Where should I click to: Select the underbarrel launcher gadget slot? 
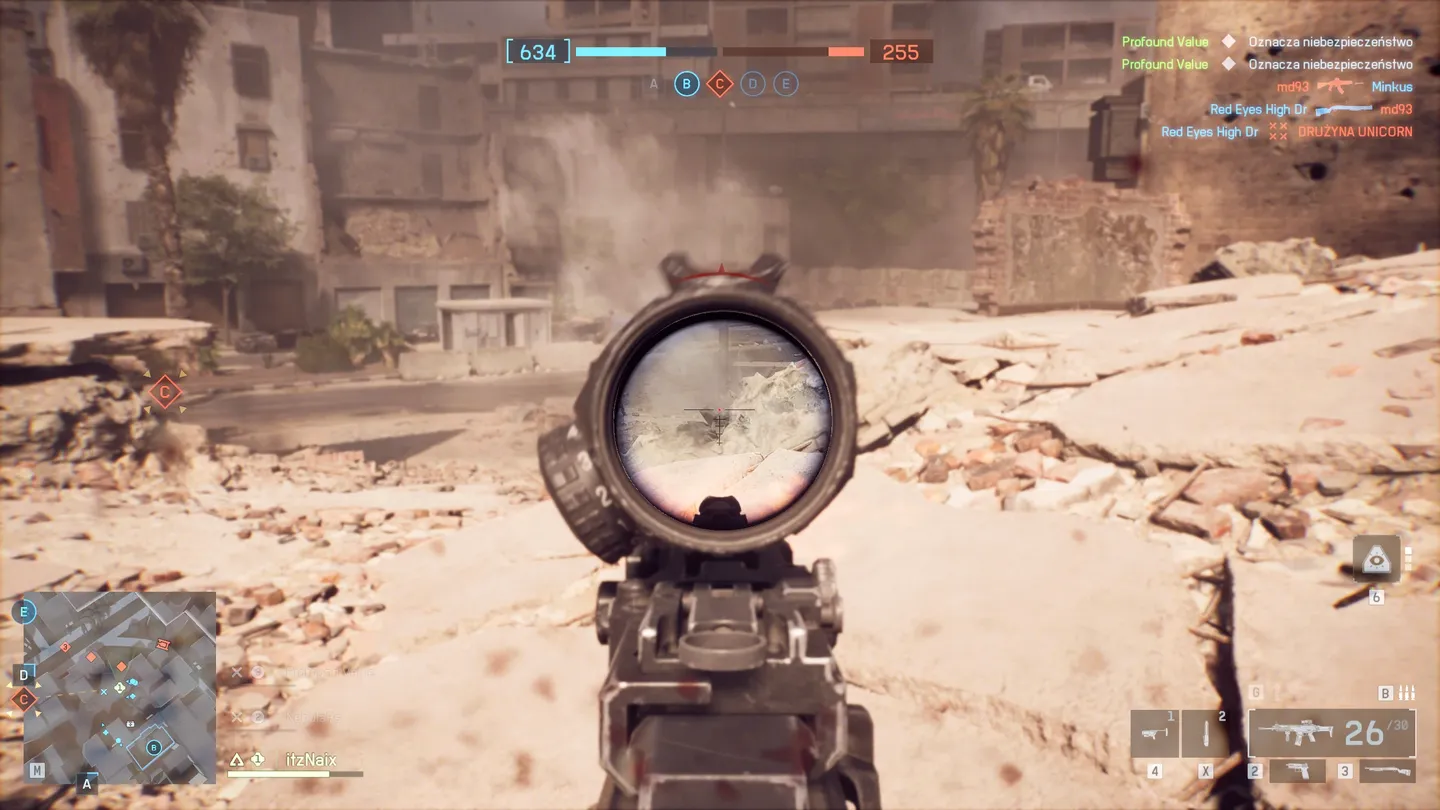1154,734
